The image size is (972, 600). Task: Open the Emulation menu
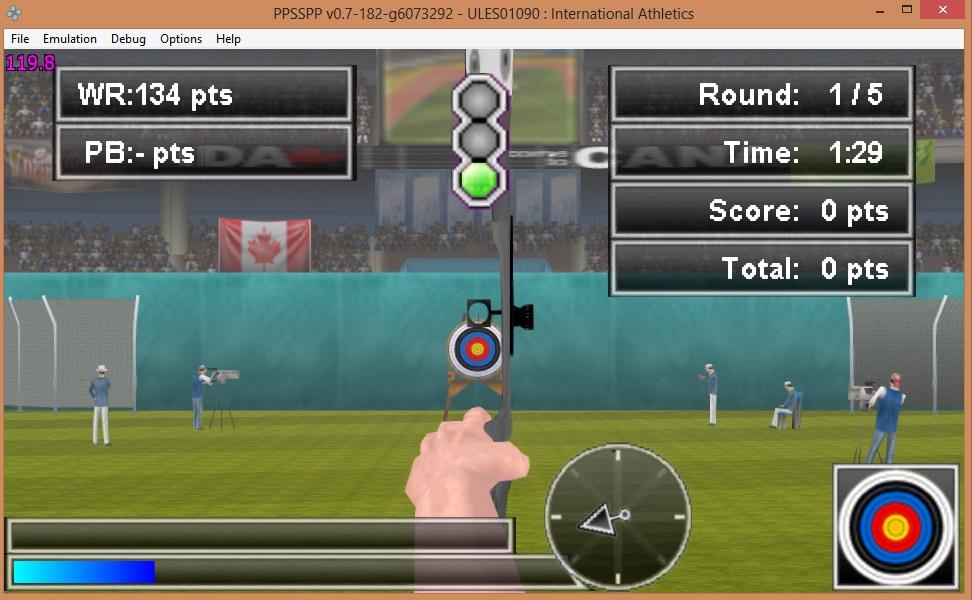click(70, 39)
